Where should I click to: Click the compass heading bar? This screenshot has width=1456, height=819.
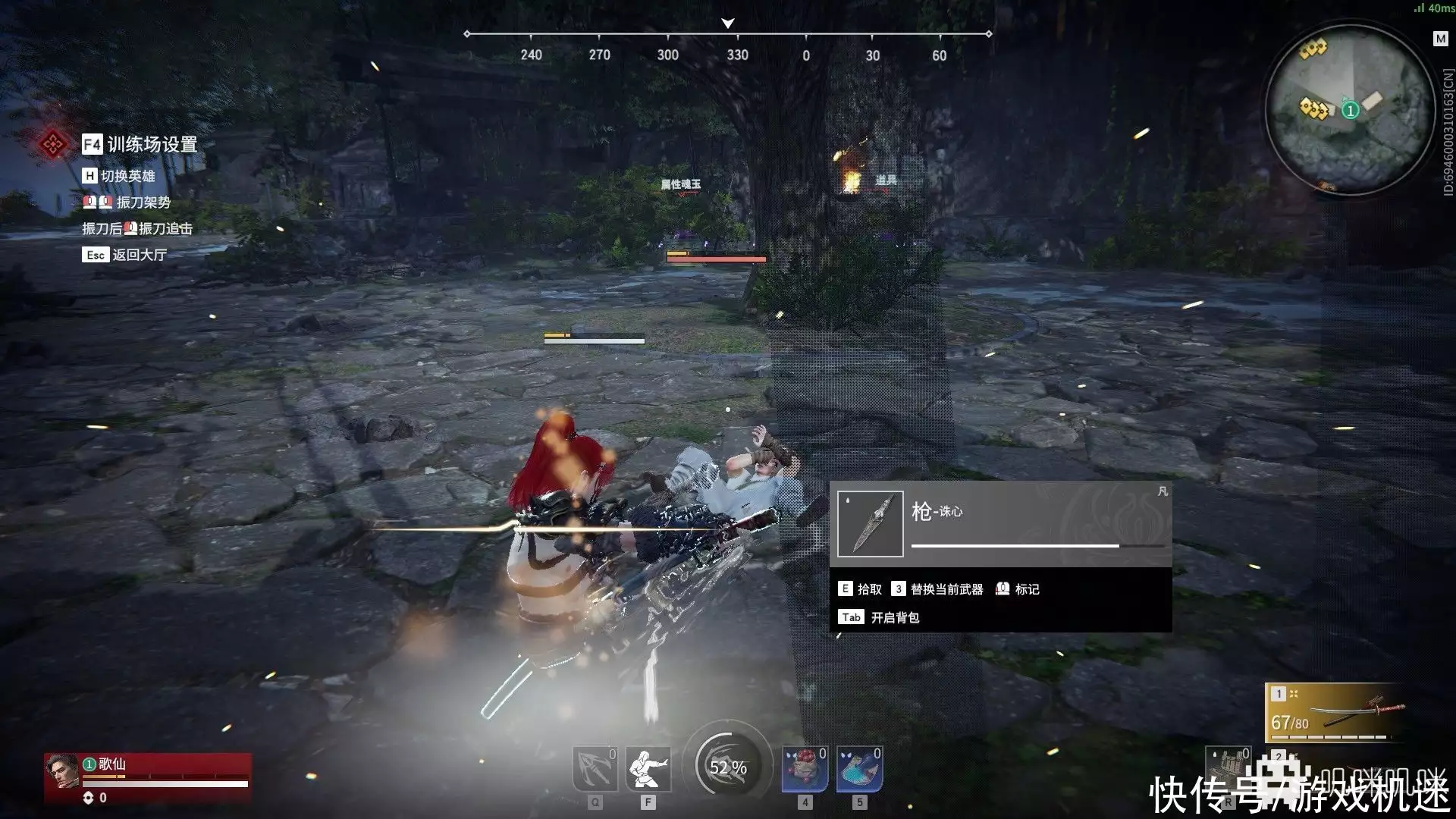[x=728, y=36]
